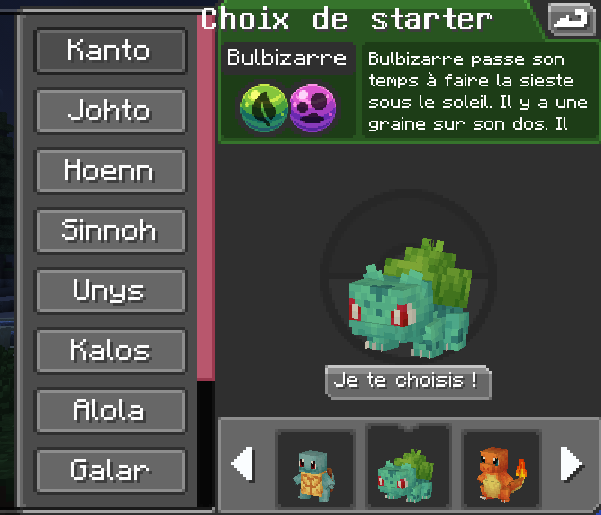Open the Sinnoh region list
601x515 pixels.
[x=110, y=230]
